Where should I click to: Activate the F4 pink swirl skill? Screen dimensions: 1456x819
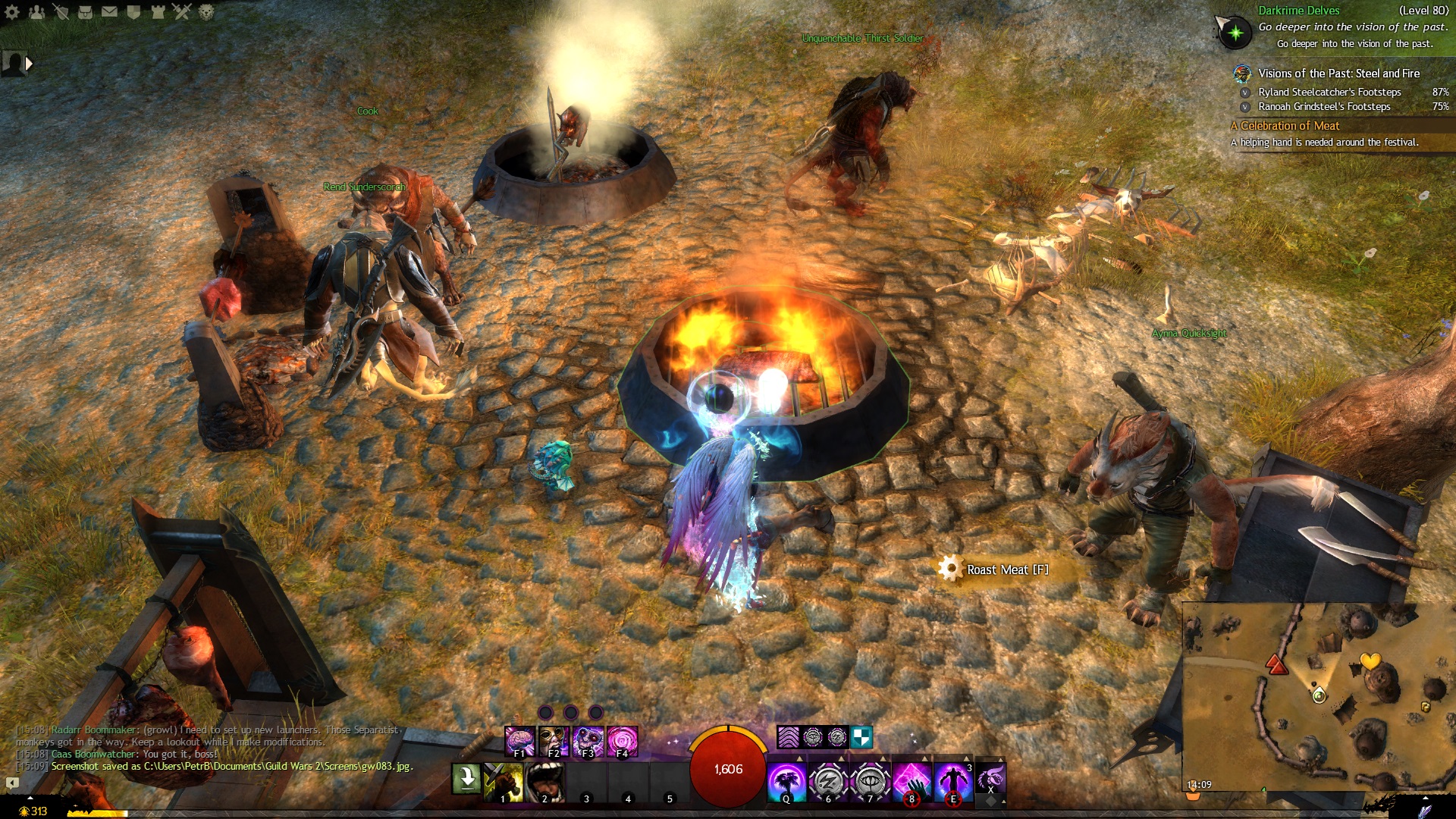coord(622,742)
